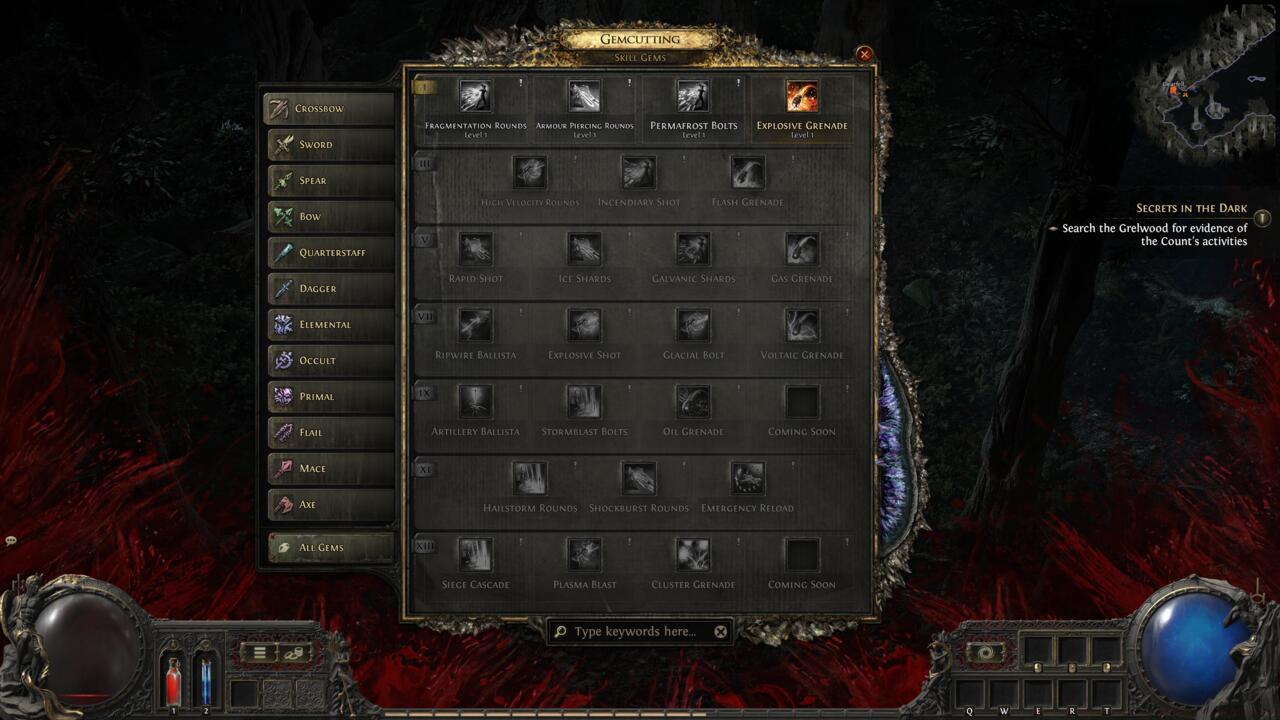Click the Ice Shards gem icon
This screenshot has height=720, width=1280.
click(x=585, y=249)
